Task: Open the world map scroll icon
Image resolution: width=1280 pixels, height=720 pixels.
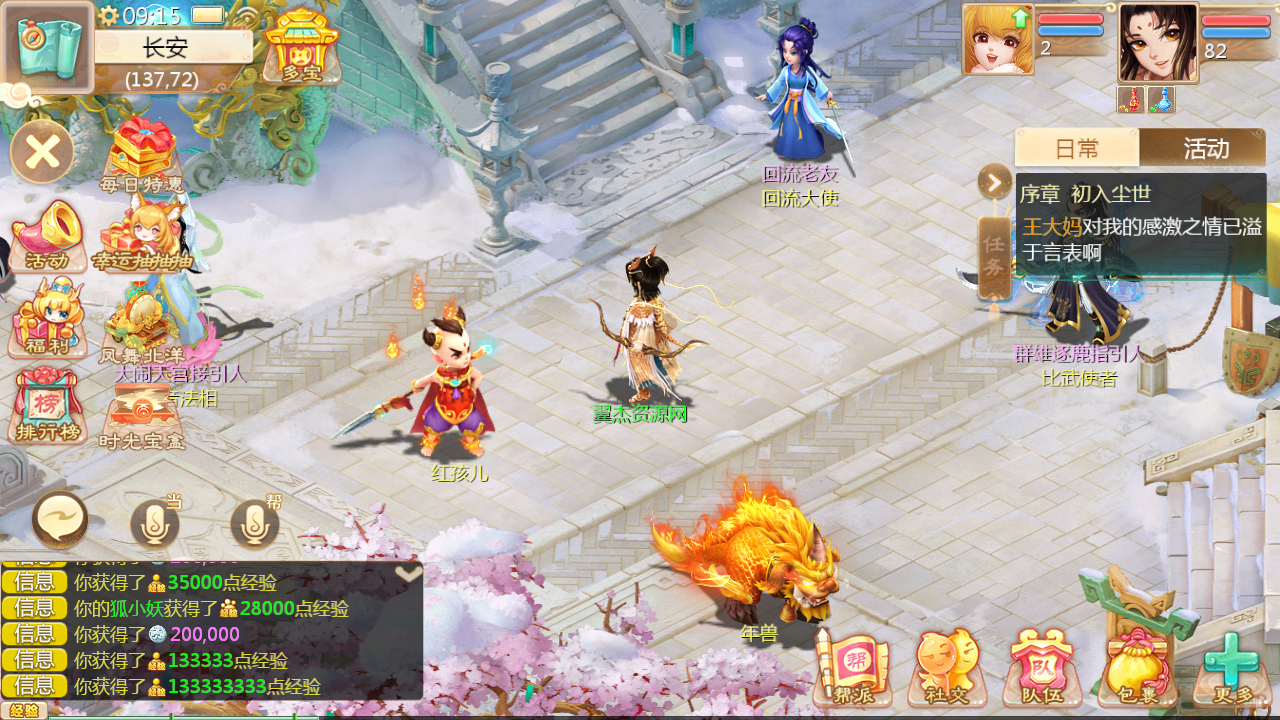Action: coord(48,47)
